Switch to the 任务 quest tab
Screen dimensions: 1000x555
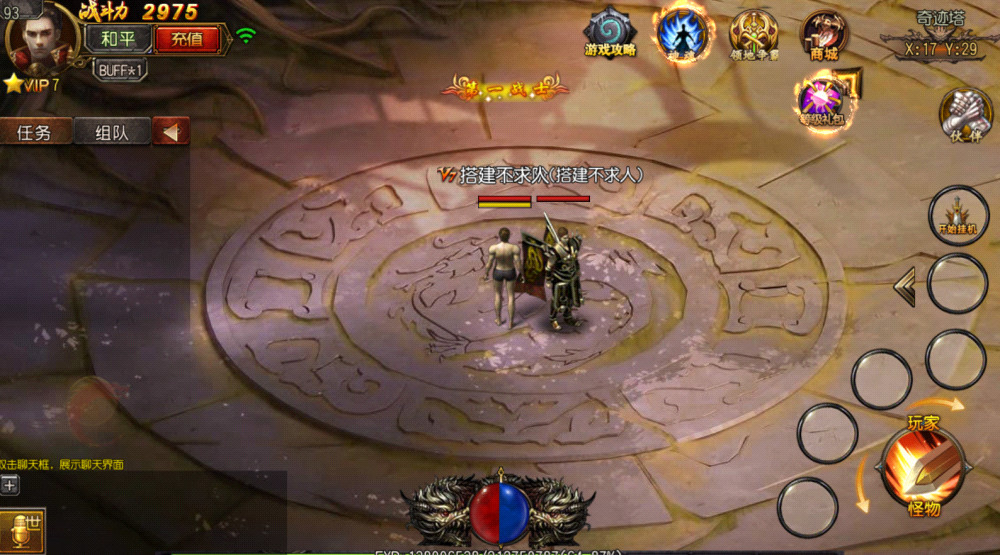coord(35,132)
